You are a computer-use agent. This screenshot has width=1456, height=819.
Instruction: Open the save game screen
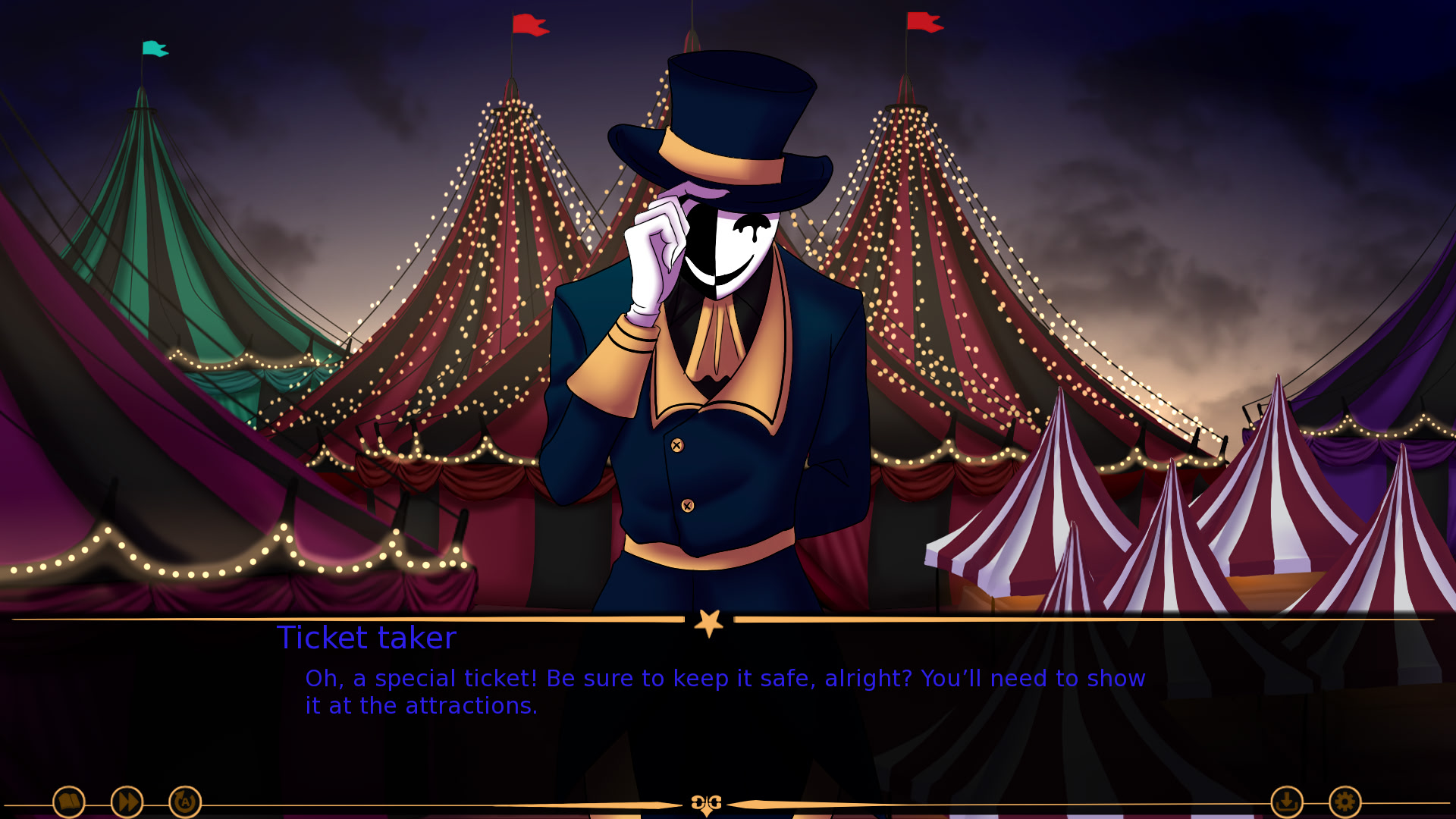click(1288, 802)
